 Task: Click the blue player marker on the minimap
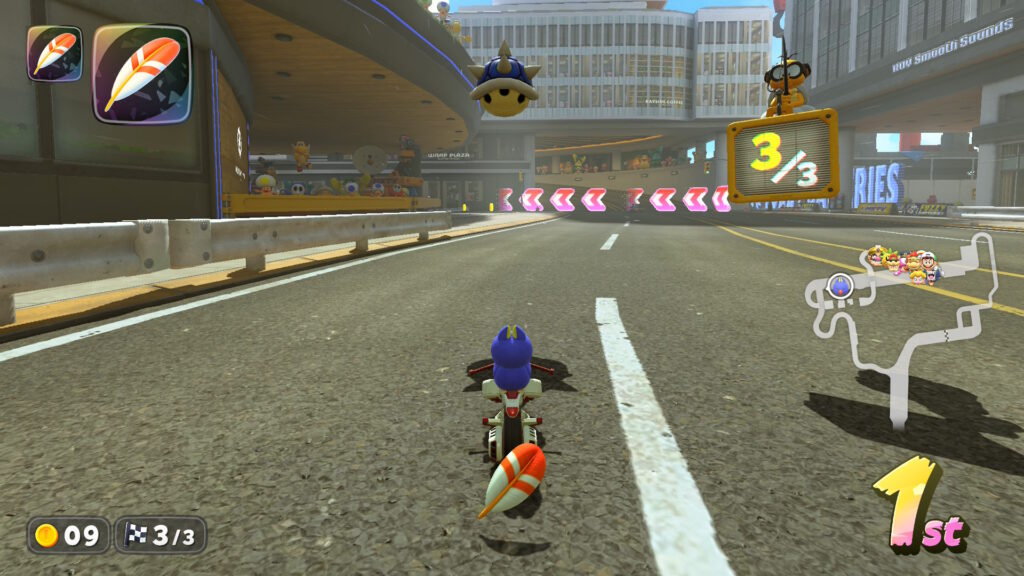click(840, 287)
